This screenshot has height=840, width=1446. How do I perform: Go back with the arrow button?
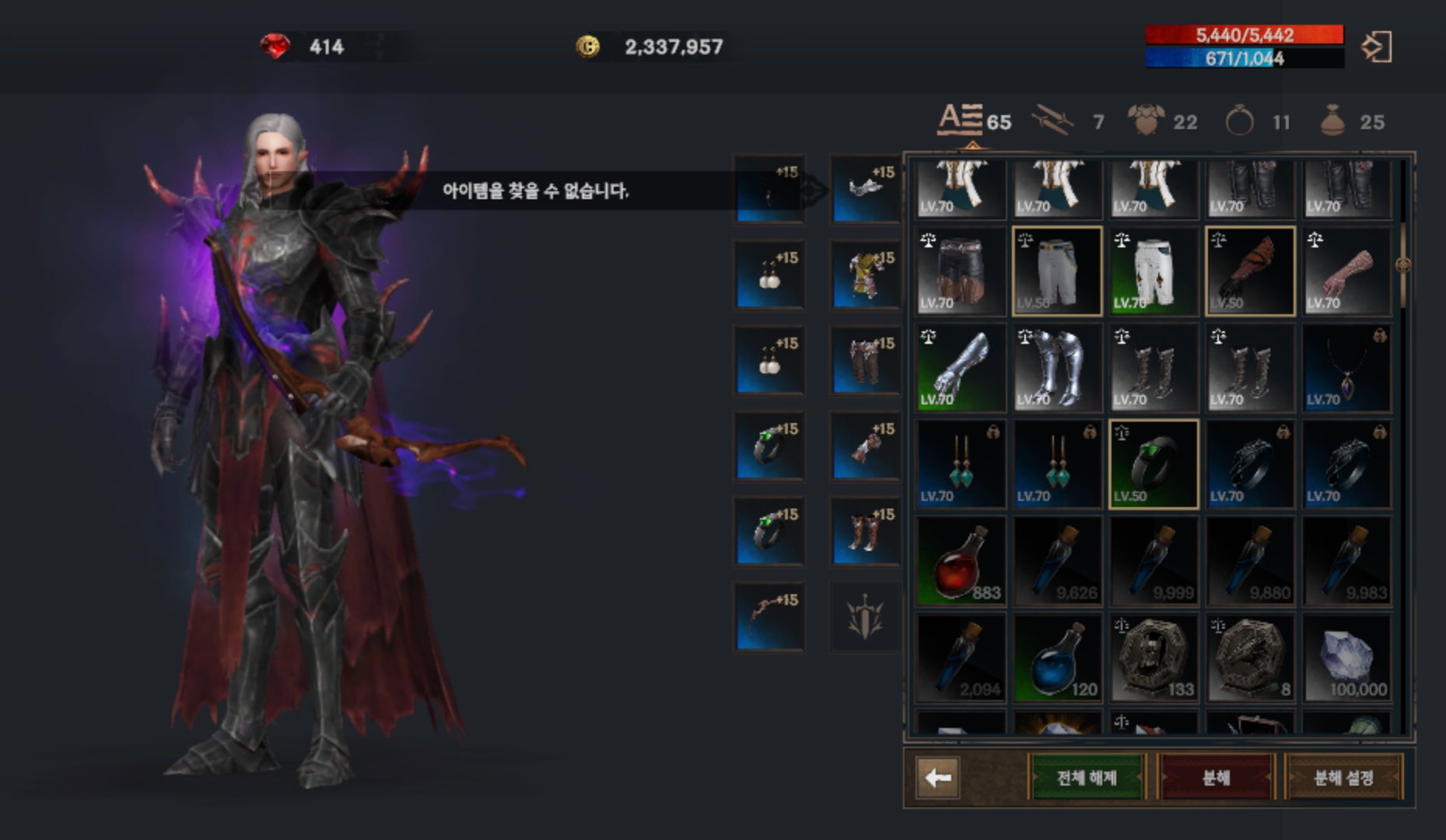tap(938, 777)
